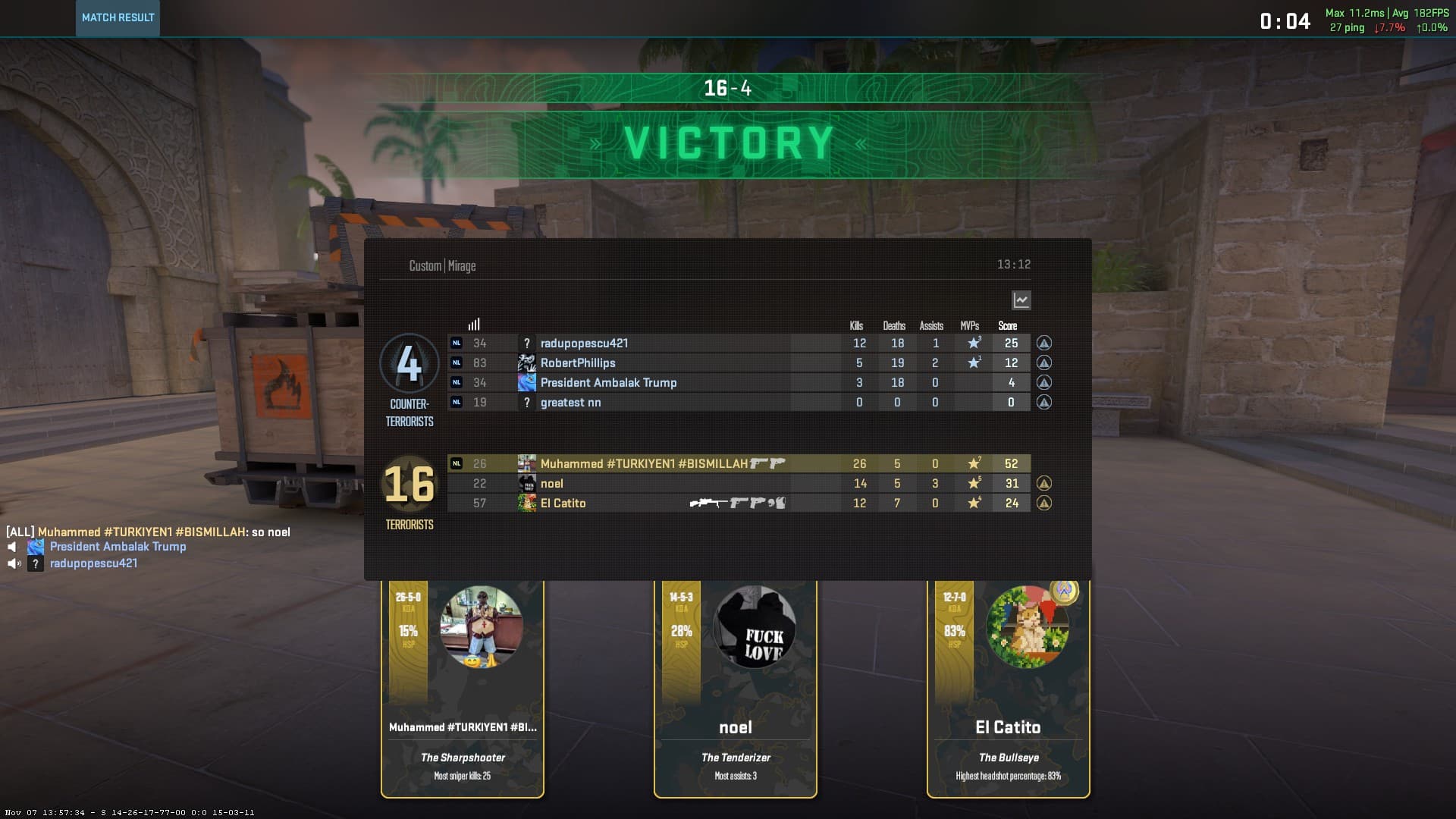Click the report icon beside El Catito's score
The image size is (1456, 819).
point(1044,504)
